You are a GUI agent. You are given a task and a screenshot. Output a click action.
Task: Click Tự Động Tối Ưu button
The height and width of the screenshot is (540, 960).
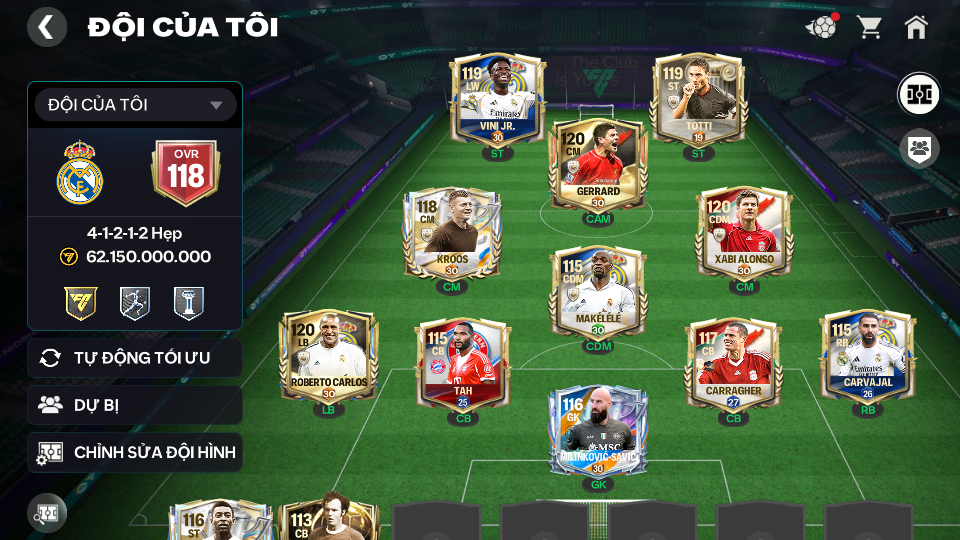point(135,358)
